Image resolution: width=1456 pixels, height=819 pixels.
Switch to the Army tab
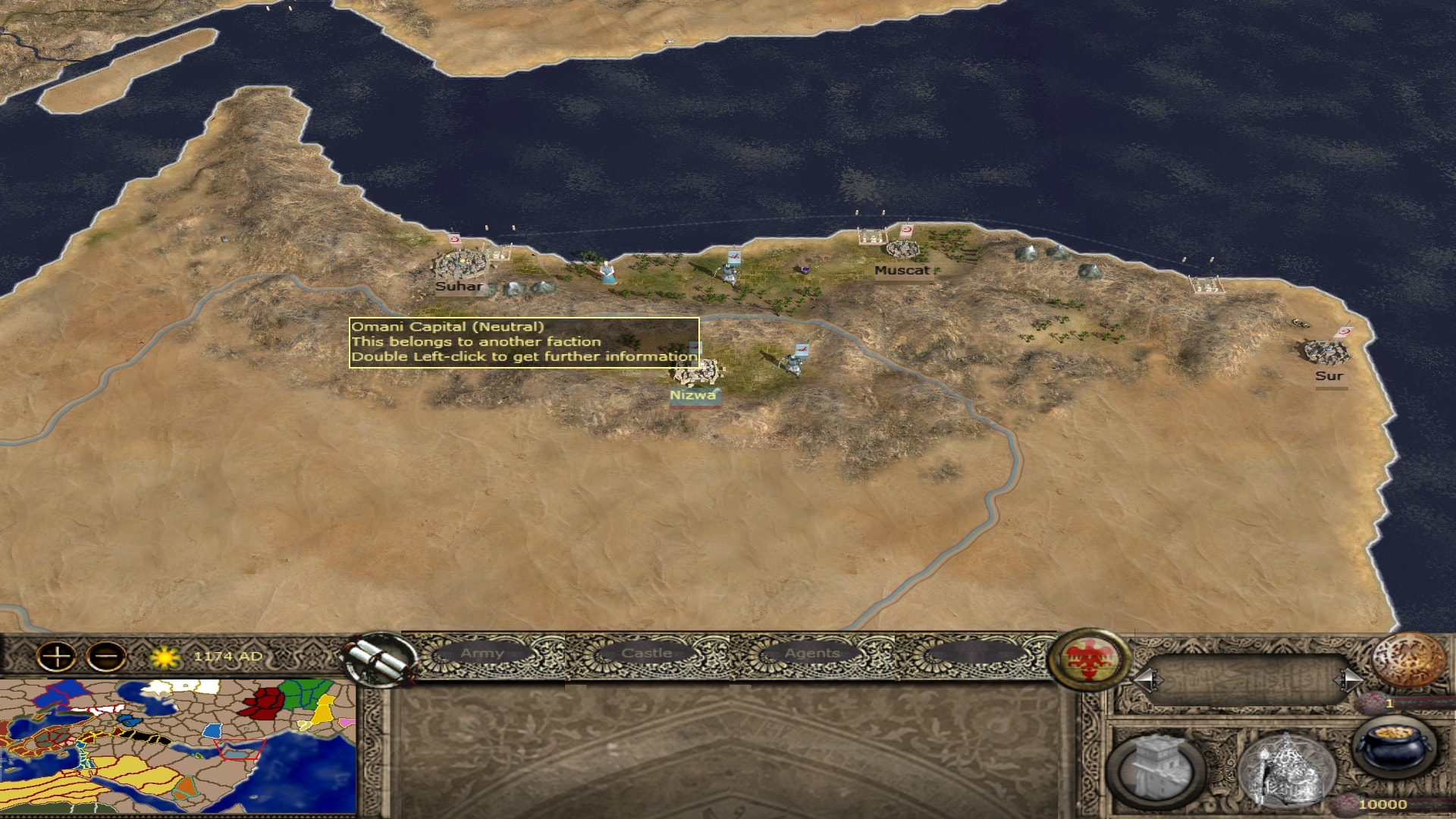[482, 653]
